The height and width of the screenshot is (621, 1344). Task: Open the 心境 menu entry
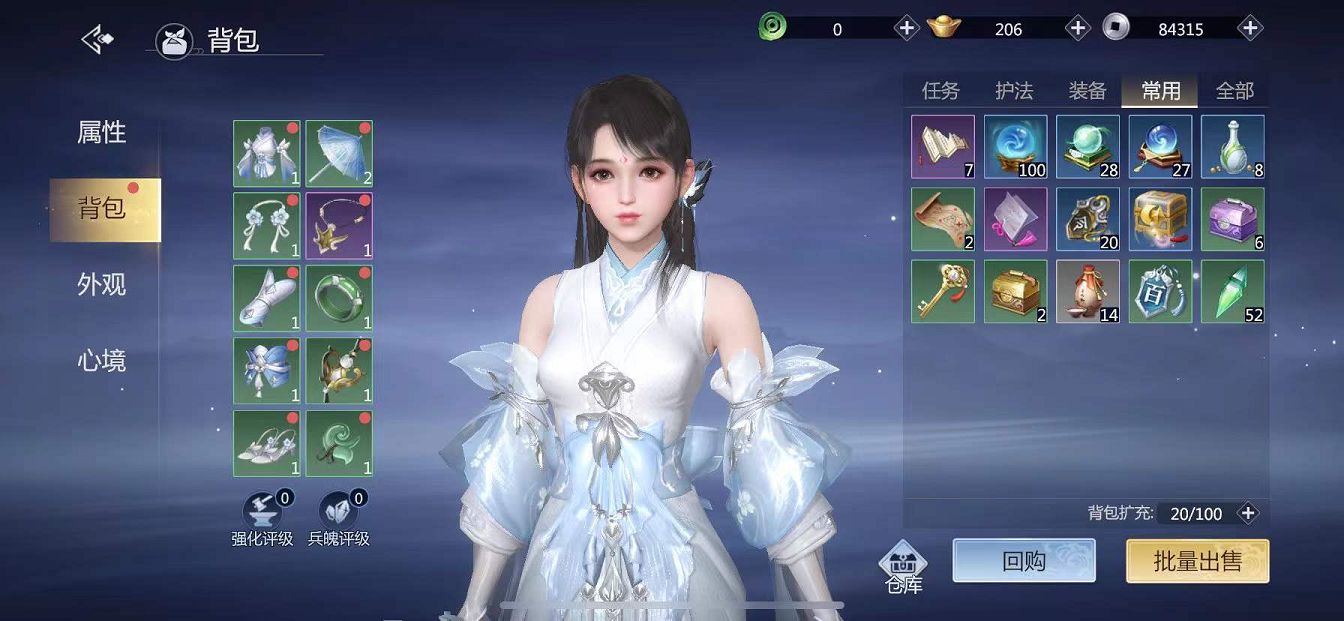click(x=102, y=361)
